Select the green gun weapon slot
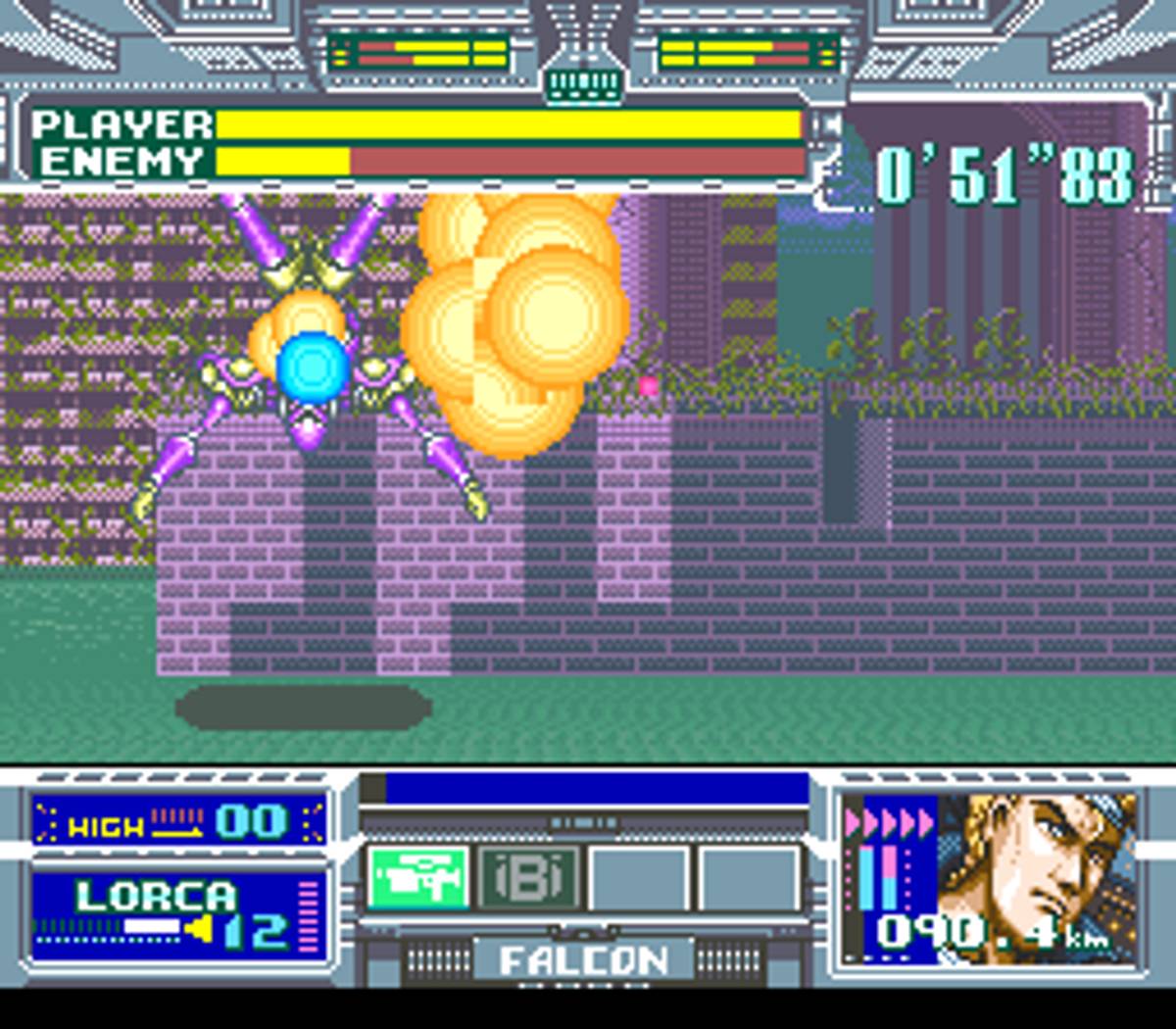Screen dimensions: 1176x1029 click(418, 877)
